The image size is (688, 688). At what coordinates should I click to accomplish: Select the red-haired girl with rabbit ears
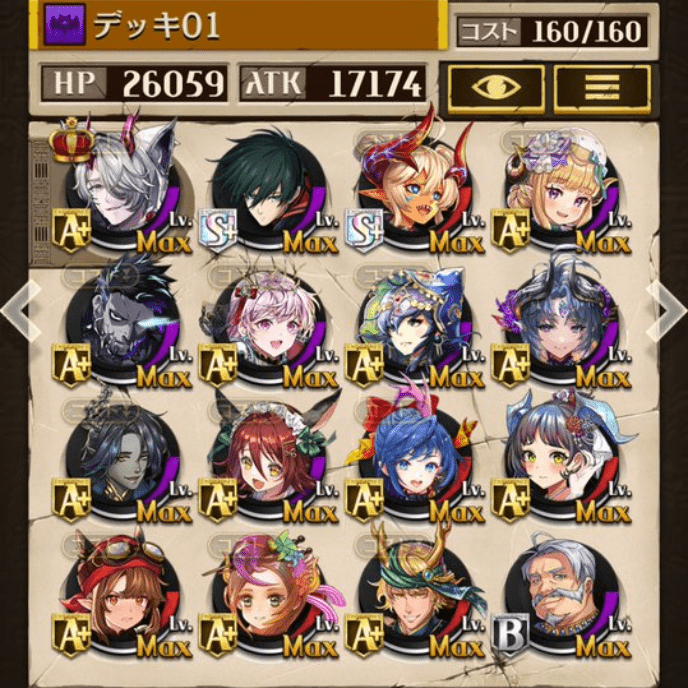(x=267, y=463)
